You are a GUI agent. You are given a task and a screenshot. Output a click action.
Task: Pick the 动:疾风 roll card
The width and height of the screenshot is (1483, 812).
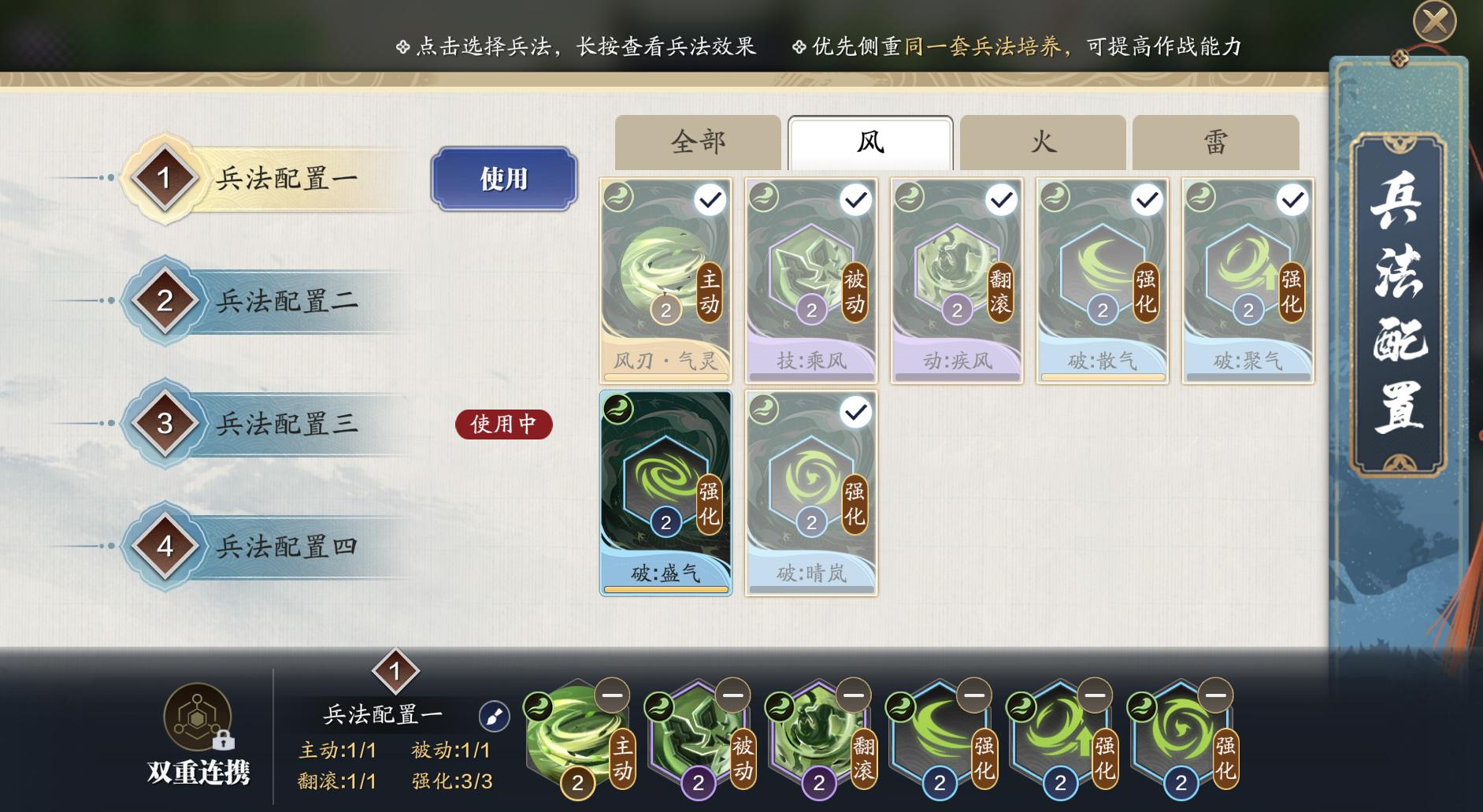pos(957,281)
